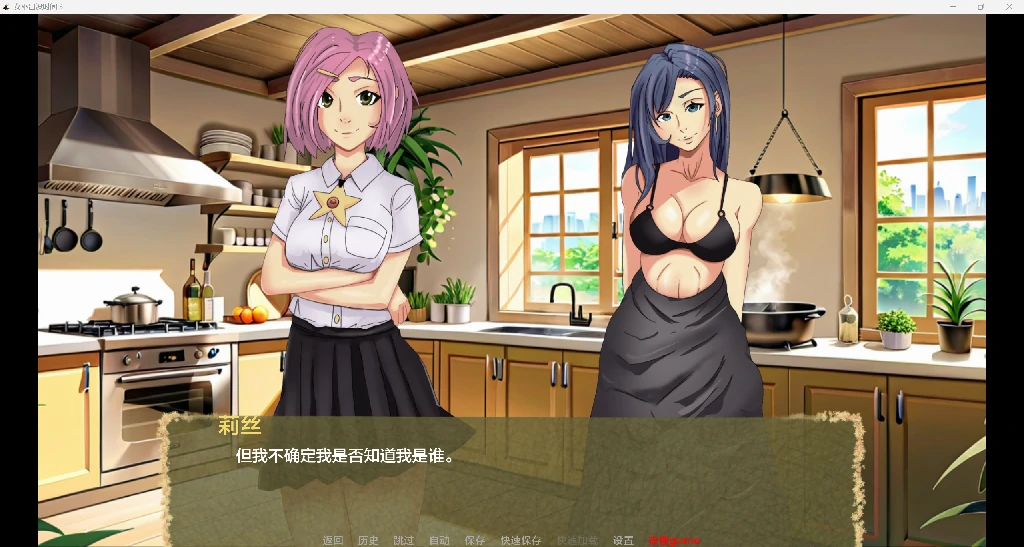Activate 跳过 (Skip) in the quick menu
This screenshot has height=547, width=1024.
403,540
